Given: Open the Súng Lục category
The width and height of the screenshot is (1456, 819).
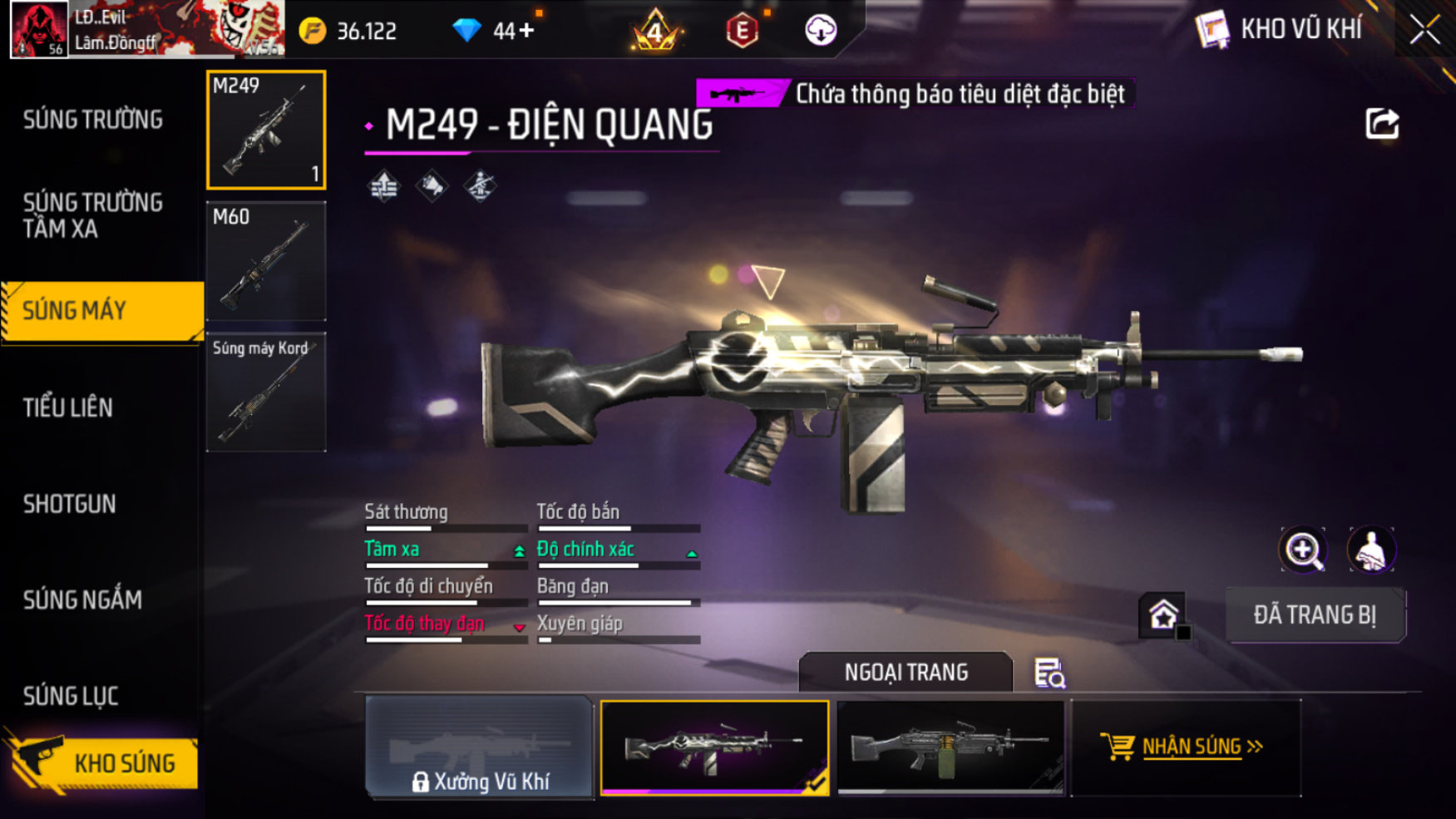Looking at the screenshot, I should point(71,696).
